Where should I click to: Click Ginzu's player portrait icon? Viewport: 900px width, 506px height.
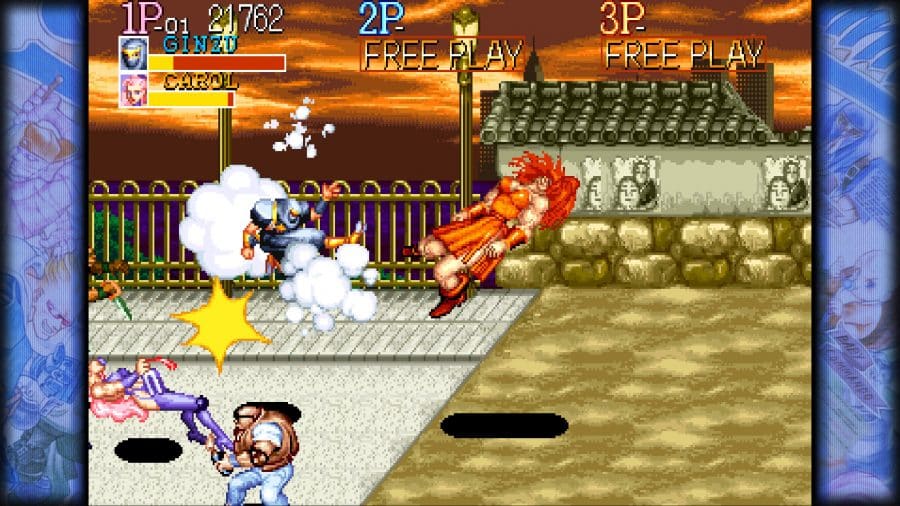tap(133, 54)
